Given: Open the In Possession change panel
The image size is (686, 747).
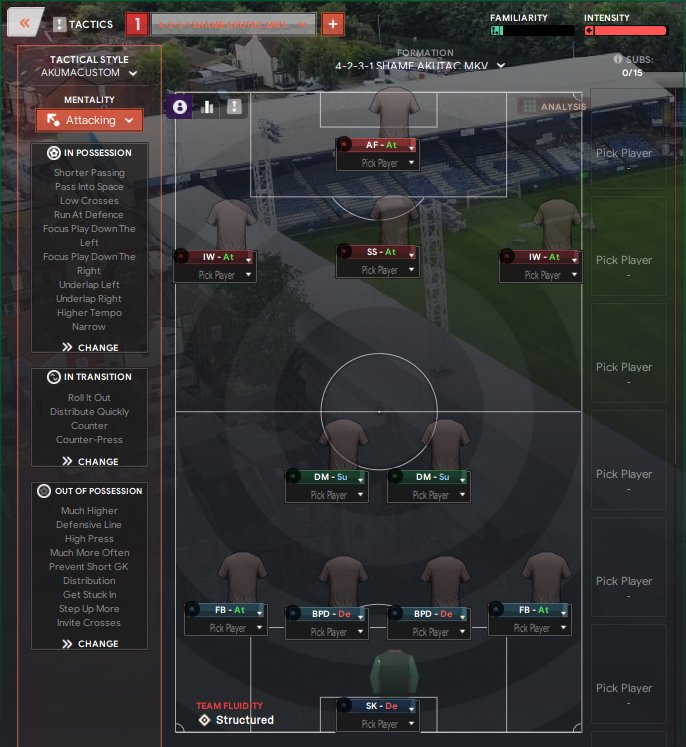Looking at the screenshot, I should tap(89, 348).
